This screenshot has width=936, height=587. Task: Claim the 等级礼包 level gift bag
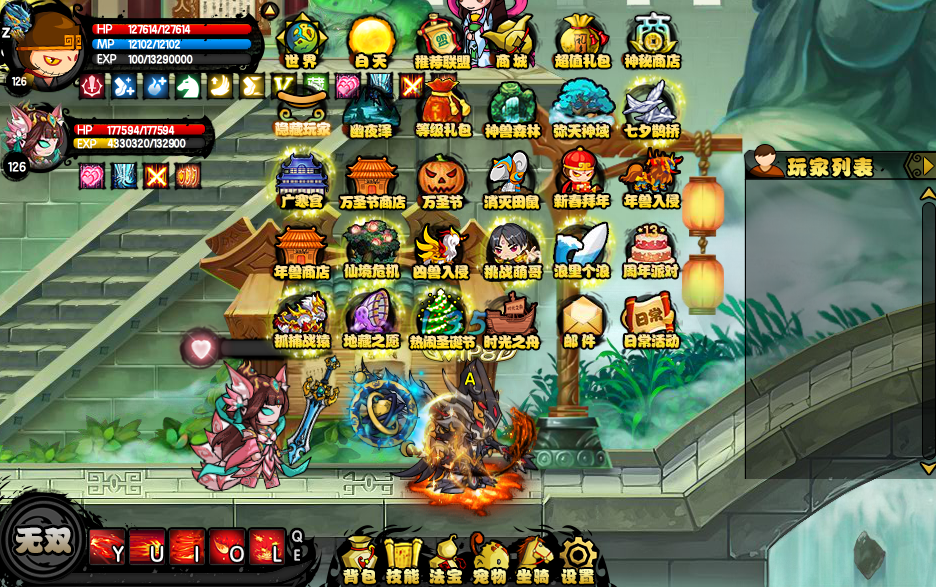click(443, 108)
